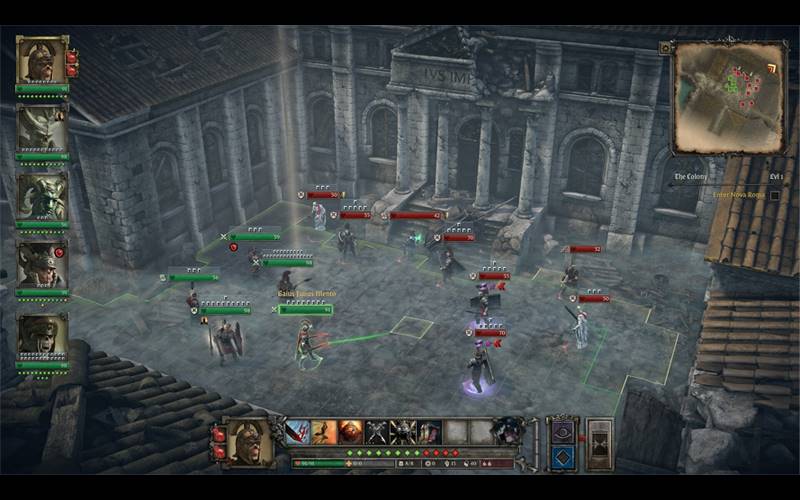Select the crossed swords ability
Screen dimensions: 800x500
[x=376, y=432]
